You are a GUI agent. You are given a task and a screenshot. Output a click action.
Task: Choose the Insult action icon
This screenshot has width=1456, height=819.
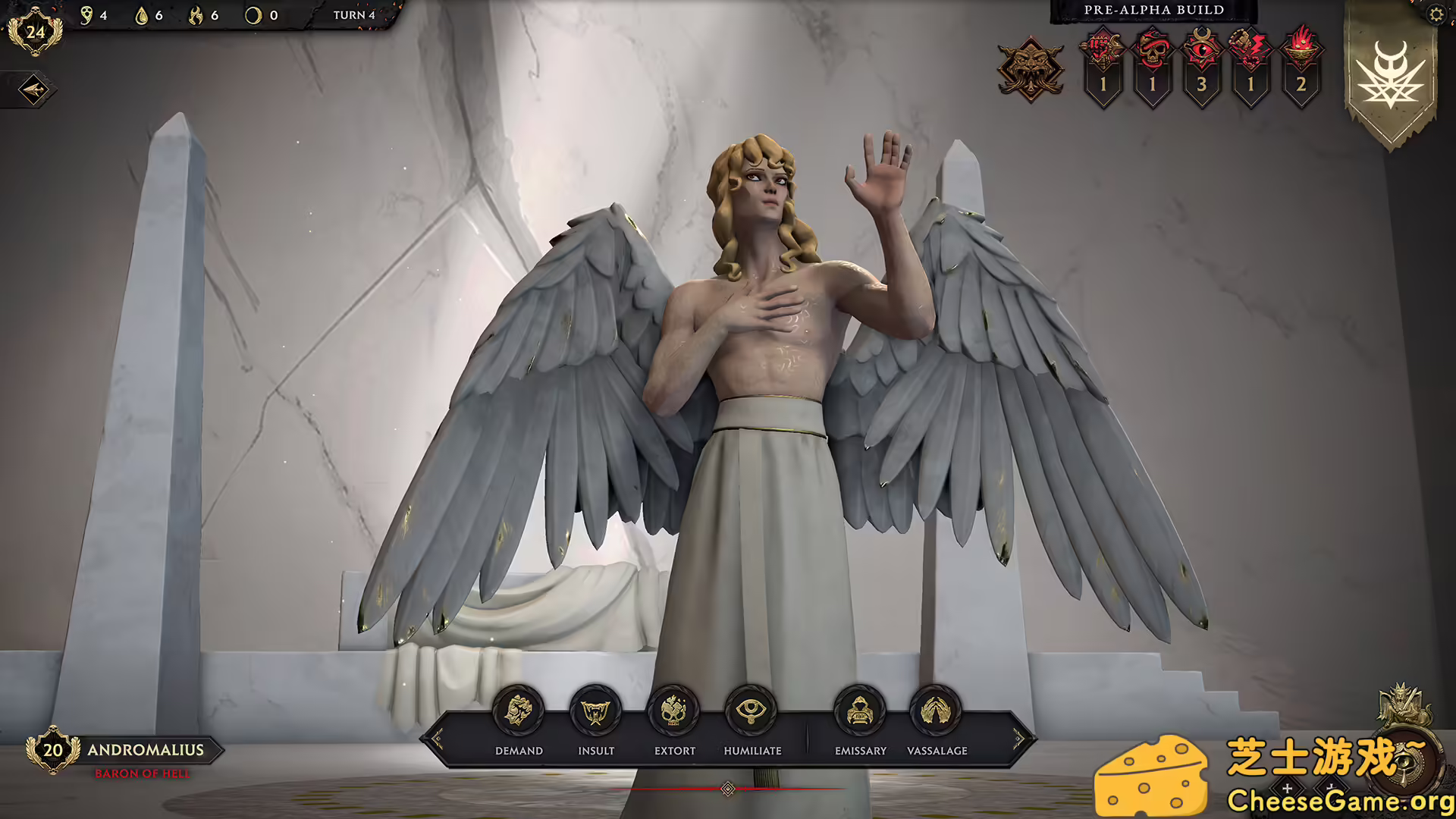[x=596, y=710]
